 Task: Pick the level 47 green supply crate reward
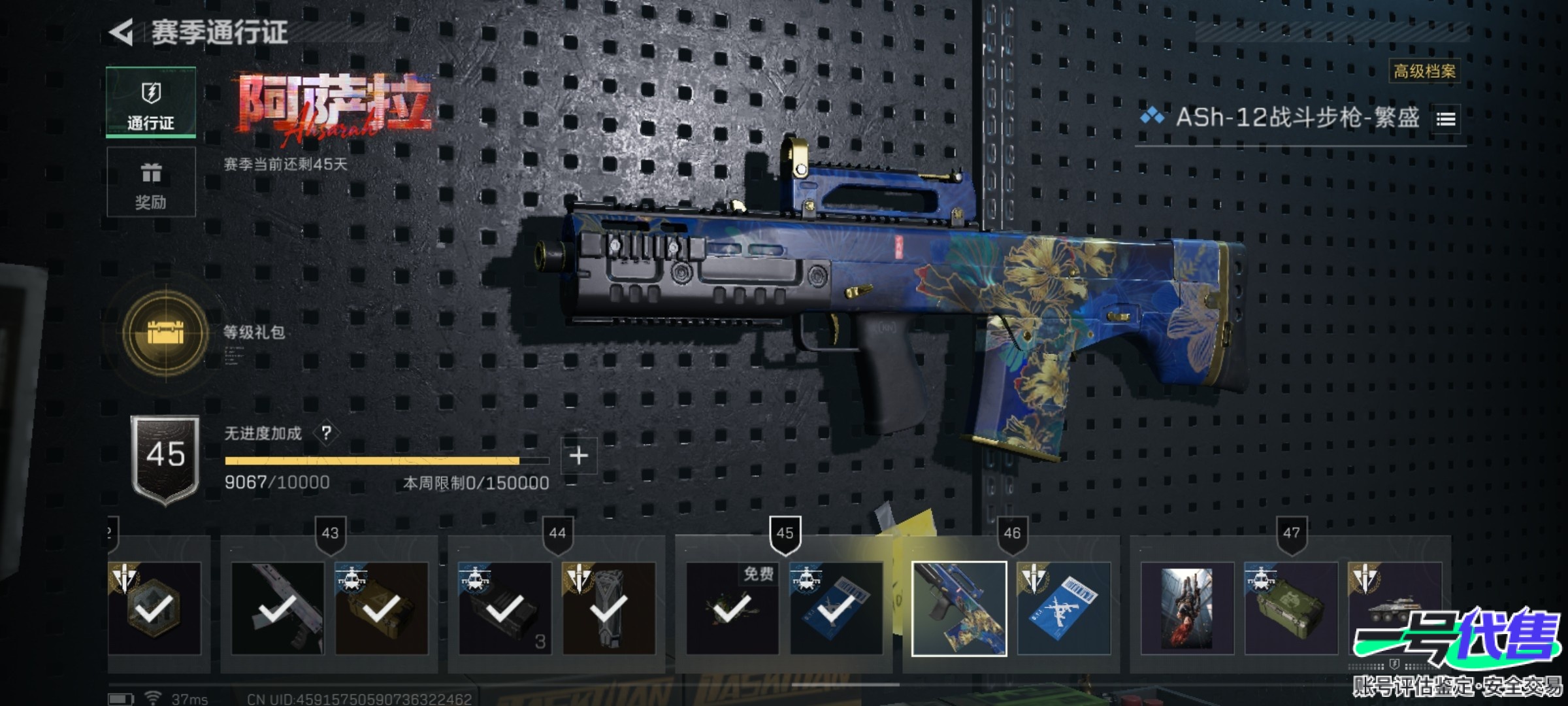(x=1291, y=609)
